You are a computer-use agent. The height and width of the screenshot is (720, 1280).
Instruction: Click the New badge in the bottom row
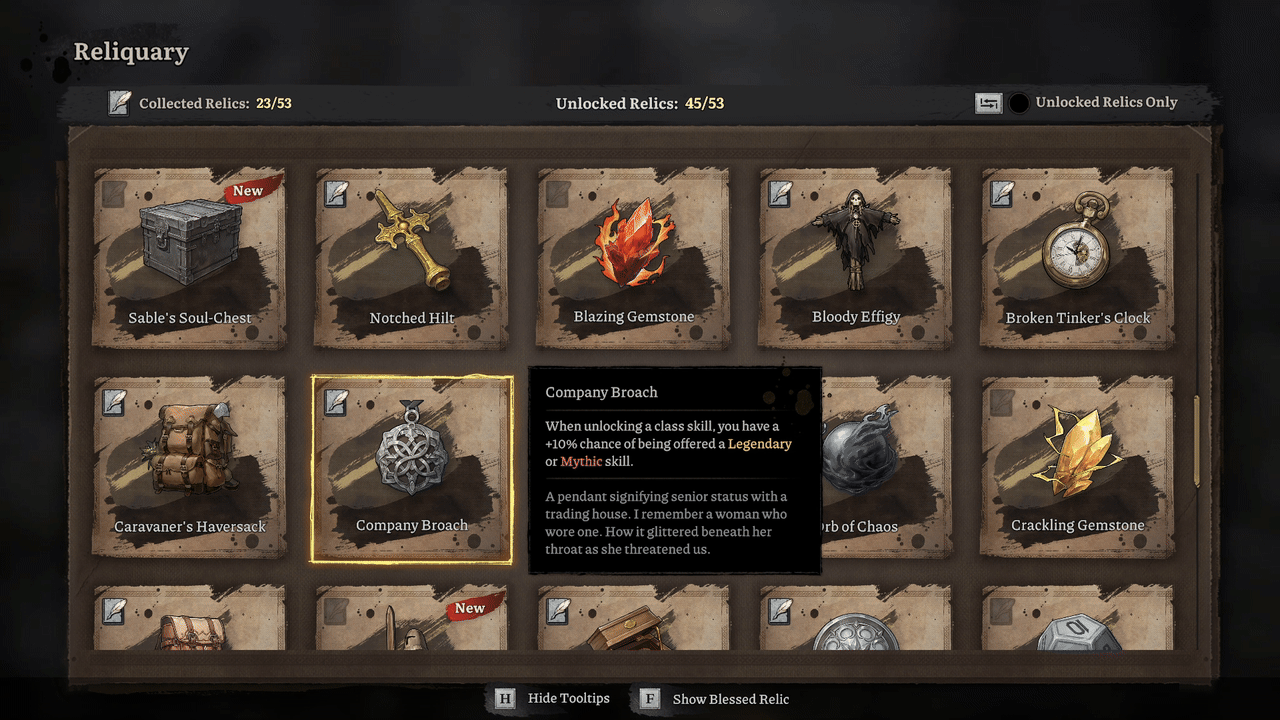(469, 607)
